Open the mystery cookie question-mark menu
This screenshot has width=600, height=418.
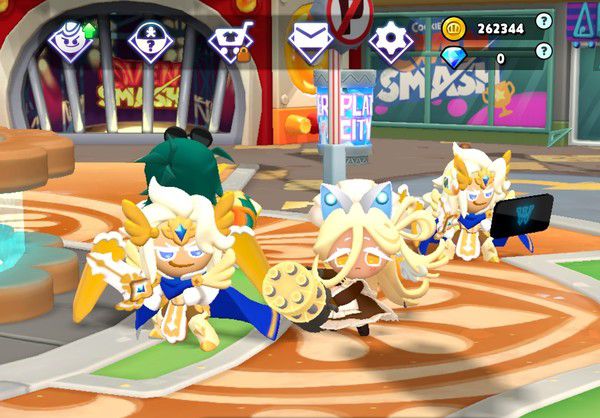pos(150,41)
